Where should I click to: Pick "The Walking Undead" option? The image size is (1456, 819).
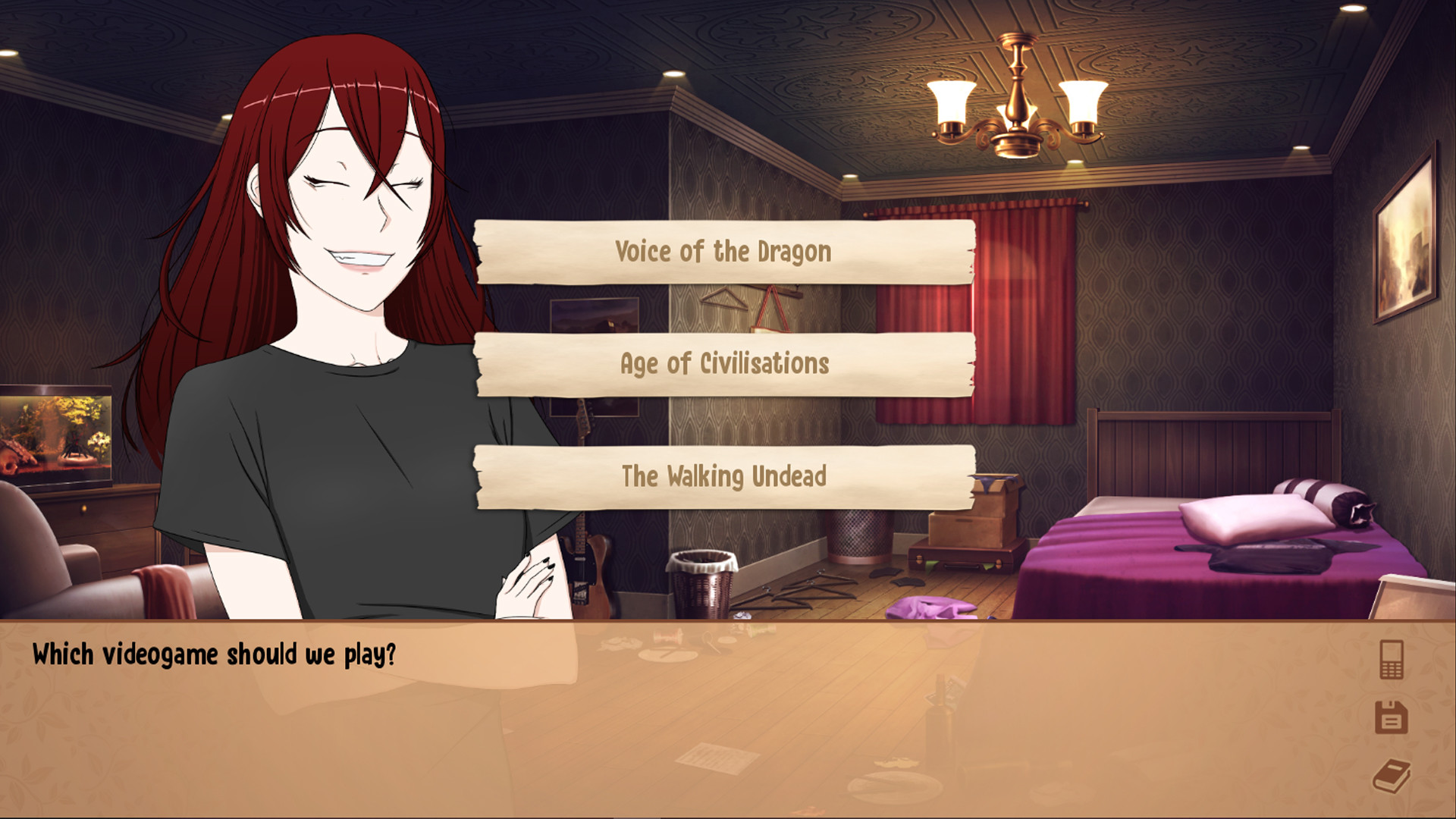click(x=723, y=477)
